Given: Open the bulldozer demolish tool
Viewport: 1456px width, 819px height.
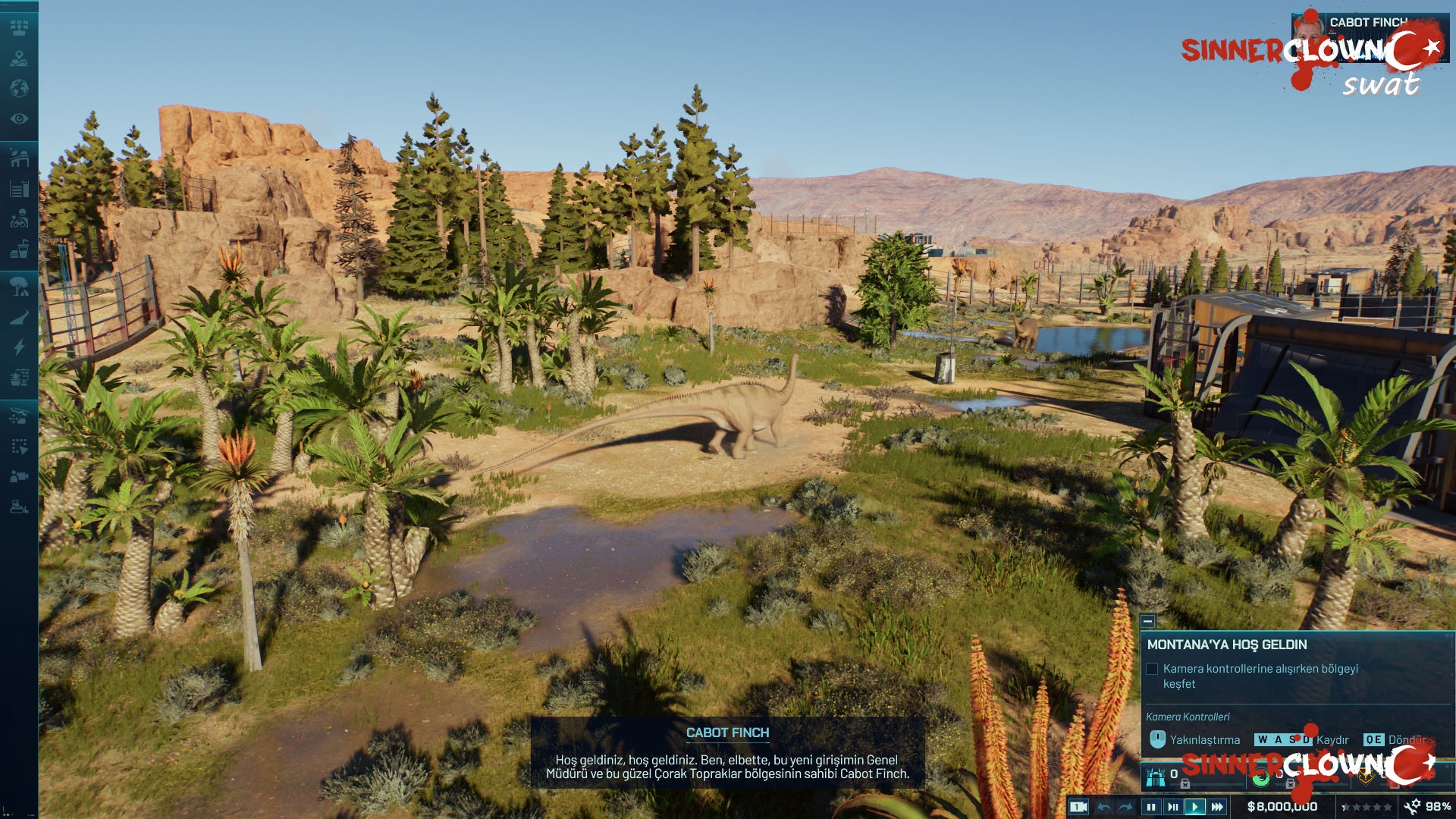Looking at the screenshot, I should pos(19,507).
